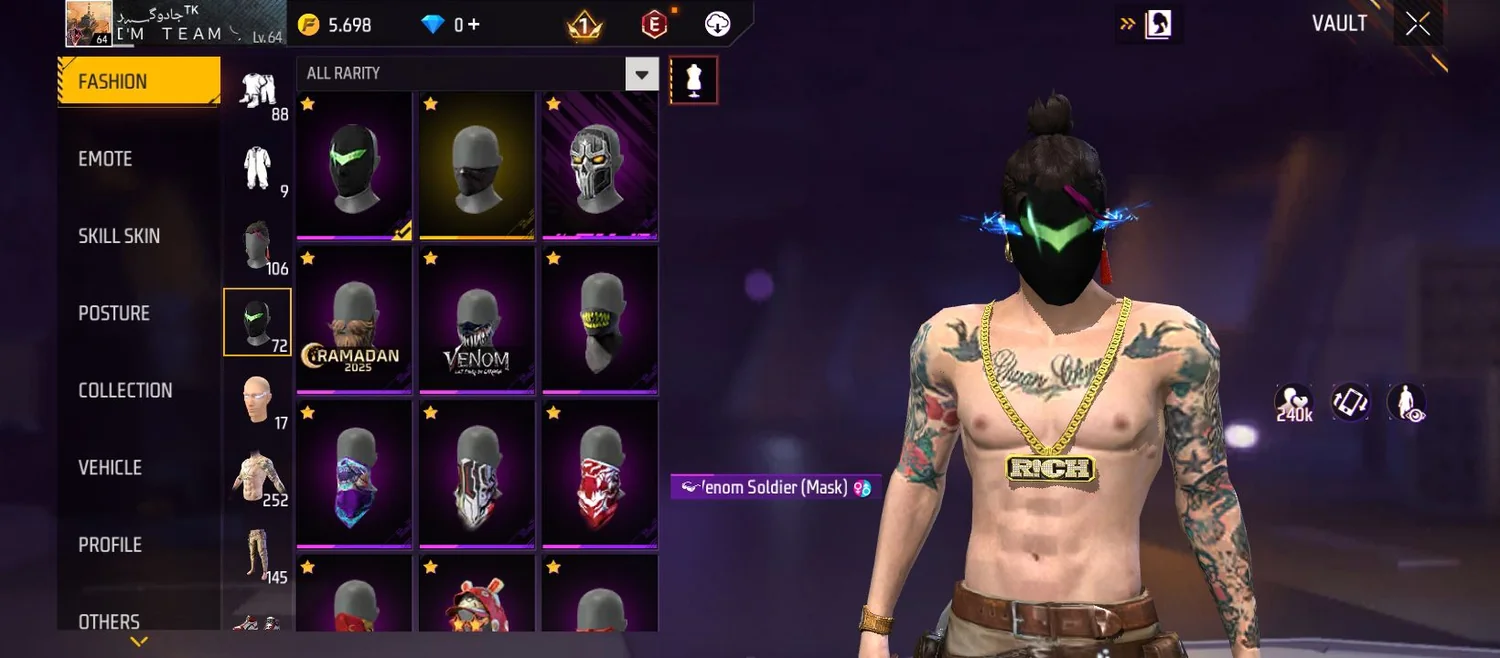Image resolution: width=1500 pixels, height=658 pixels.
Task: Open the Skill Skin category
Action: 119,236
